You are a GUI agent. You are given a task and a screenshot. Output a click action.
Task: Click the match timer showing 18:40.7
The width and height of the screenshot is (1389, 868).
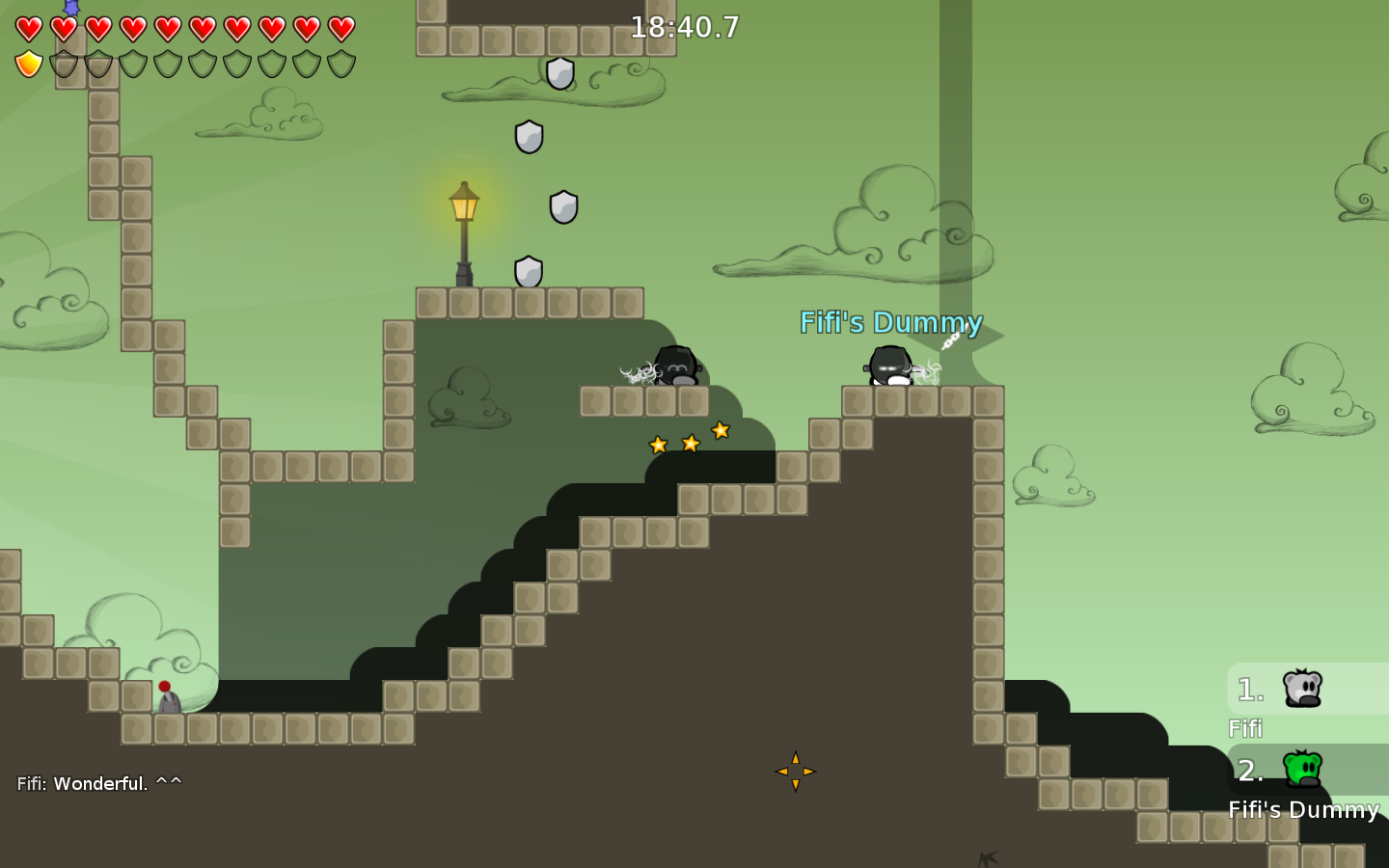[x=684, y=29]
